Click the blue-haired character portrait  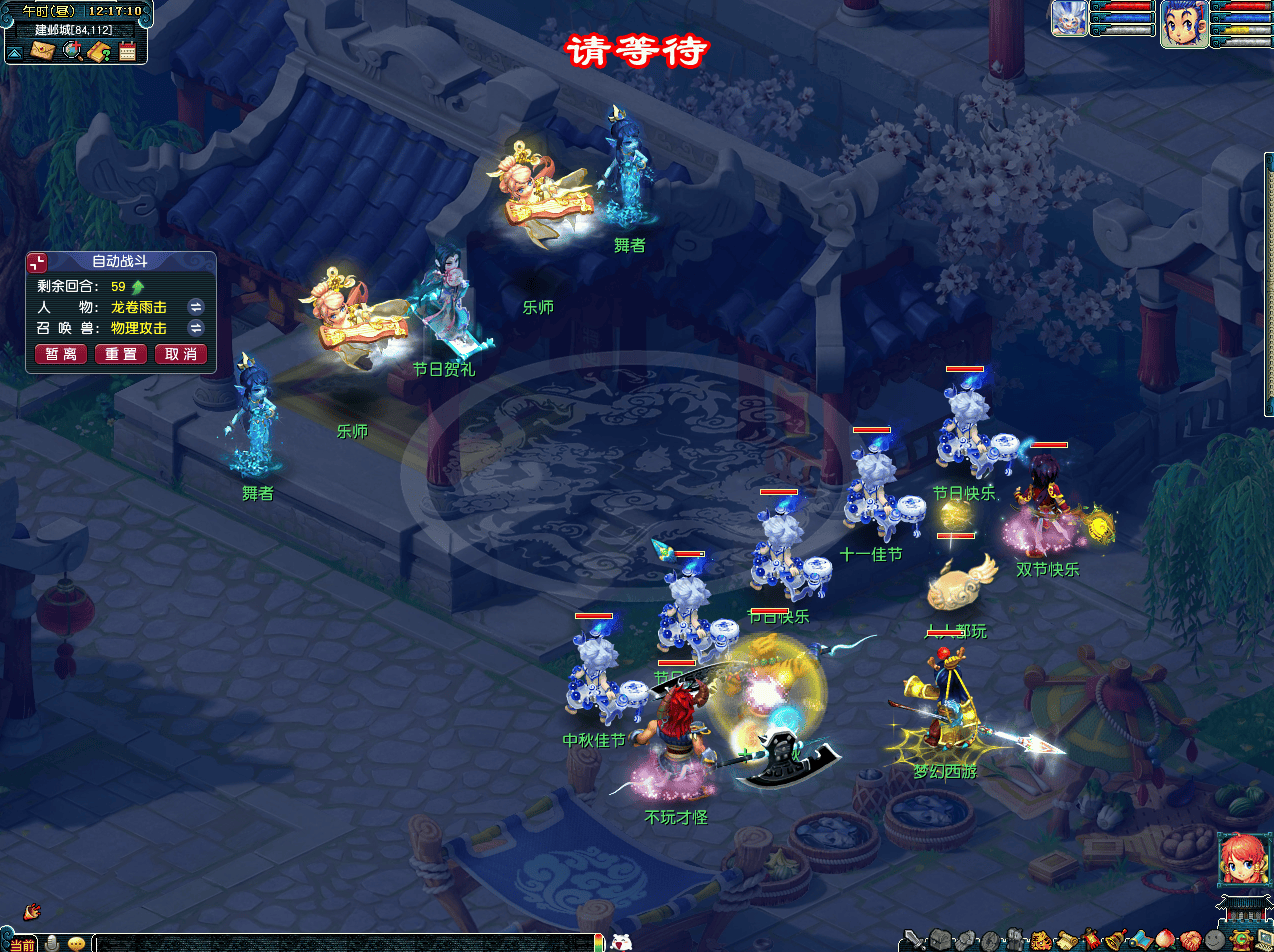tap(1183, 22)
